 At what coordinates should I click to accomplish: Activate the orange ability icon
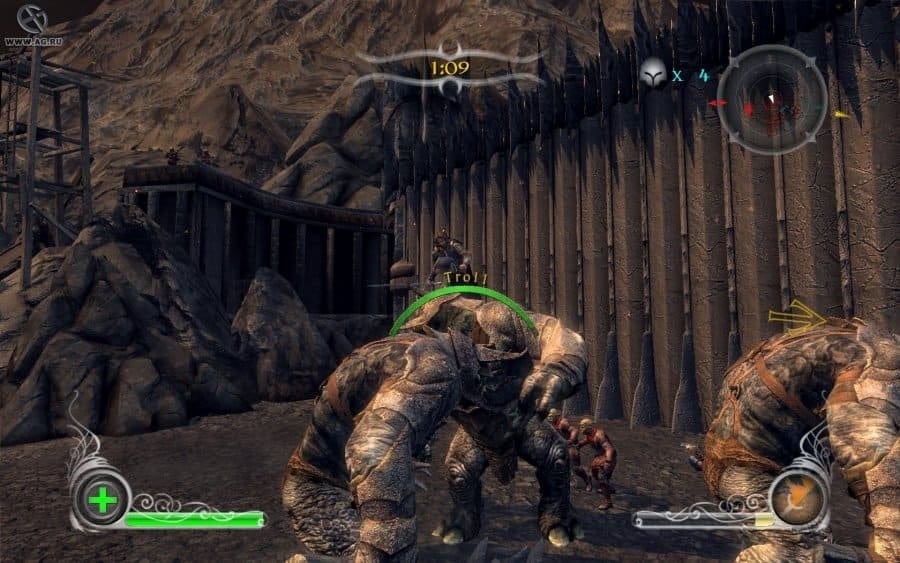coord(799,497)
